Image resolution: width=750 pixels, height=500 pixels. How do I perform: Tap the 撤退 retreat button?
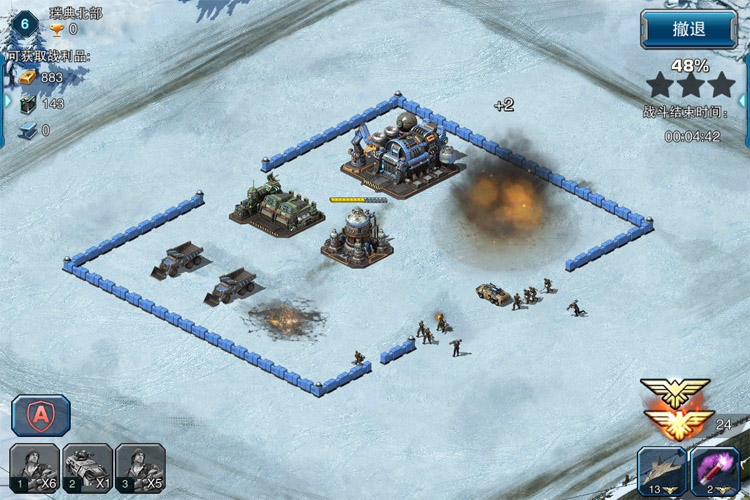coord(689,29)
